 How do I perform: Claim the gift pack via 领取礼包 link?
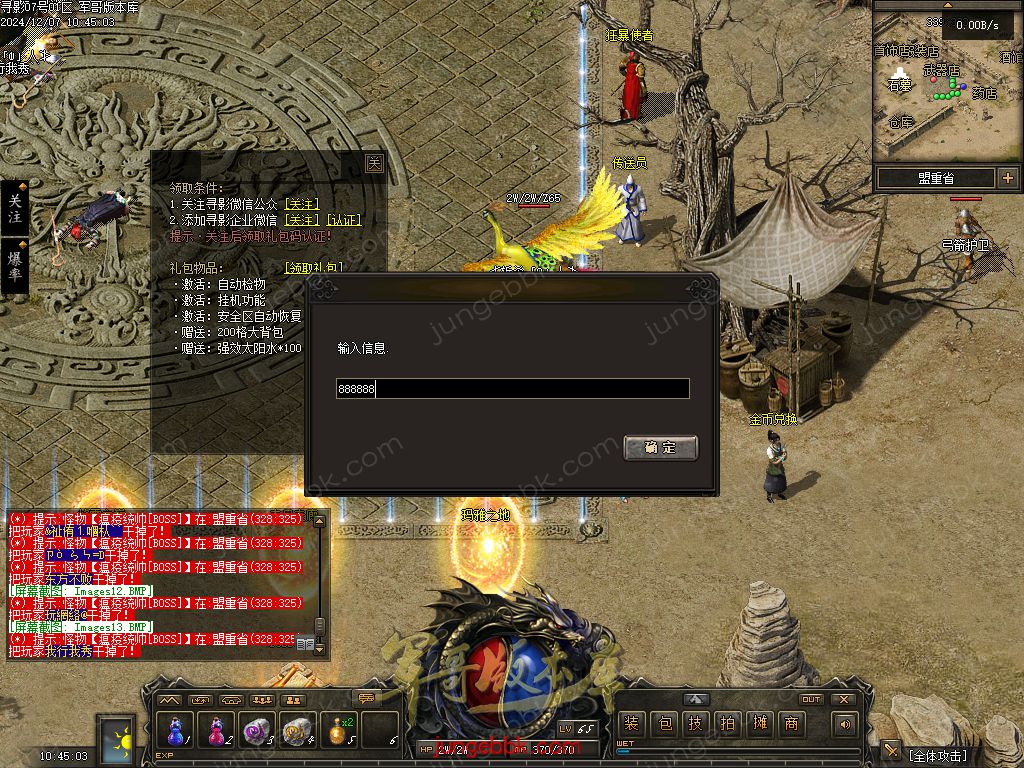click(x=313, y=268)
